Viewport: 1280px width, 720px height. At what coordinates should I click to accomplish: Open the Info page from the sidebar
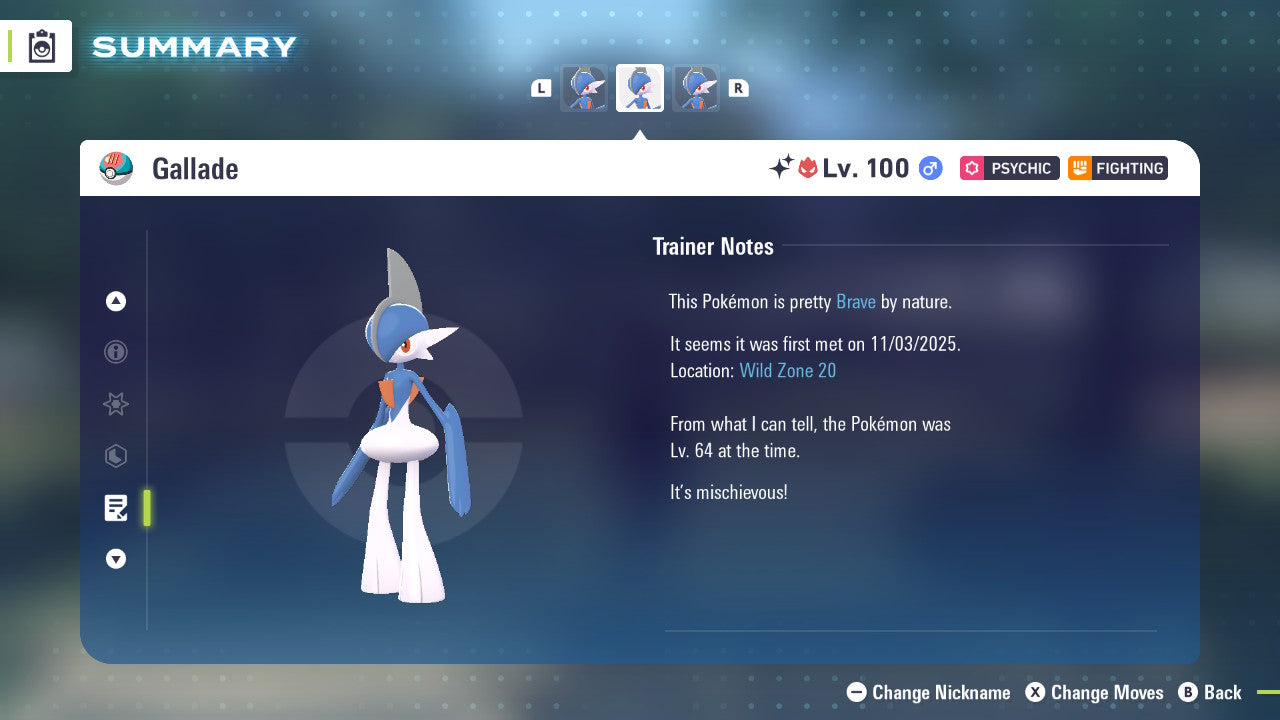pos(115,352)
